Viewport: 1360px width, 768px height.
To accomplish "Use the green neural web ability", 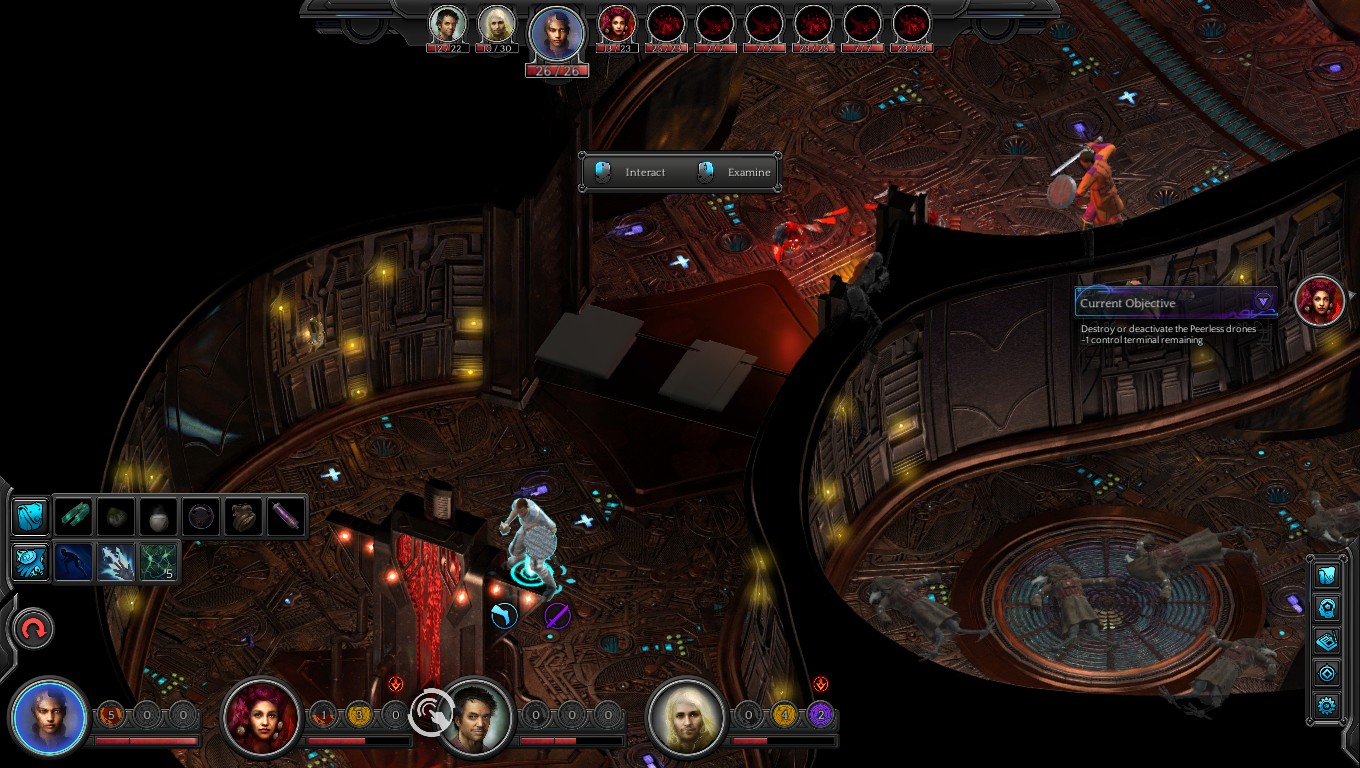I will (x=159, y=561).
